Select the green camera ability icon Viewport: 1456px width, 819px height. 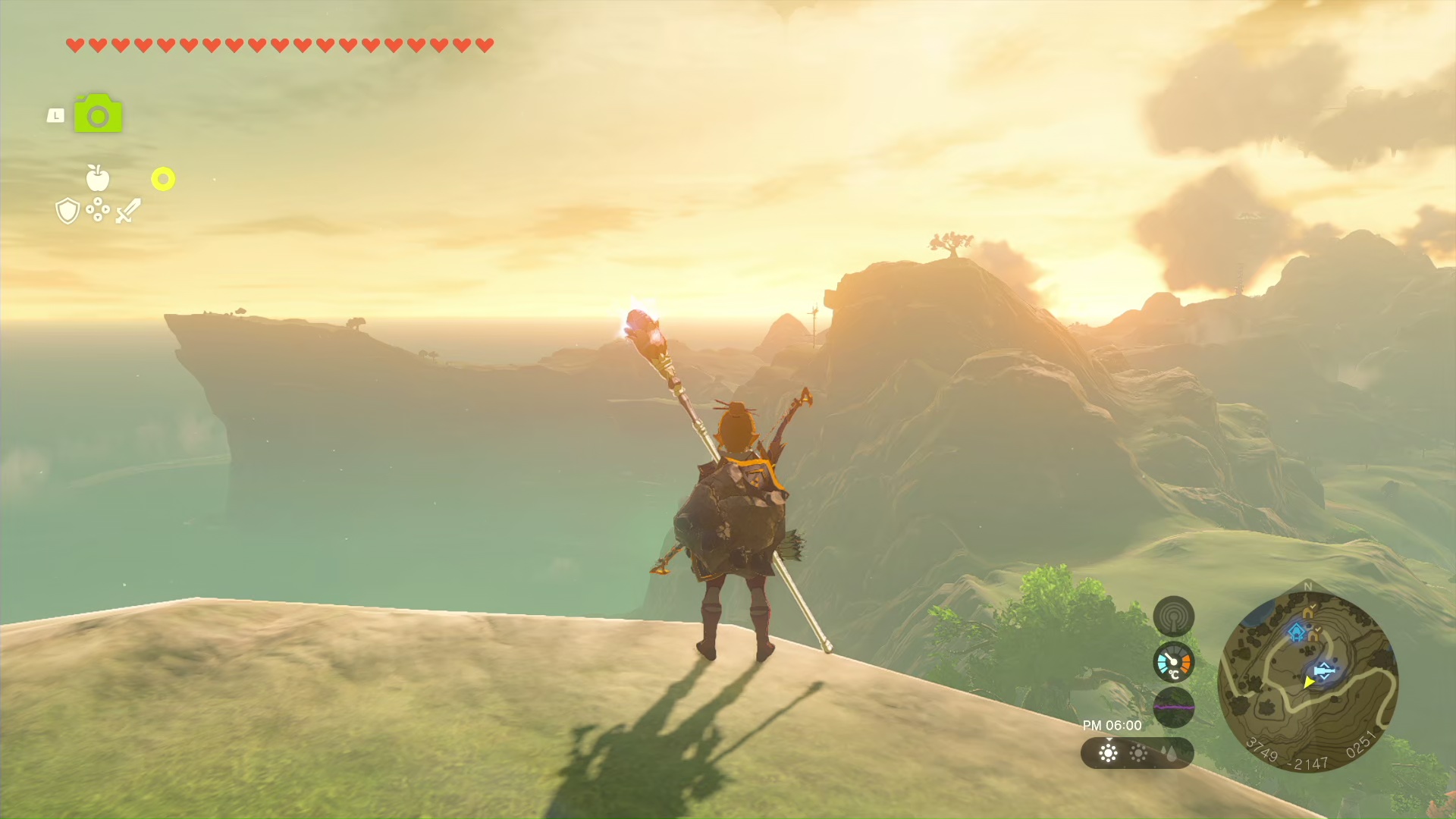pyautogui.click(x=98, y=115)
